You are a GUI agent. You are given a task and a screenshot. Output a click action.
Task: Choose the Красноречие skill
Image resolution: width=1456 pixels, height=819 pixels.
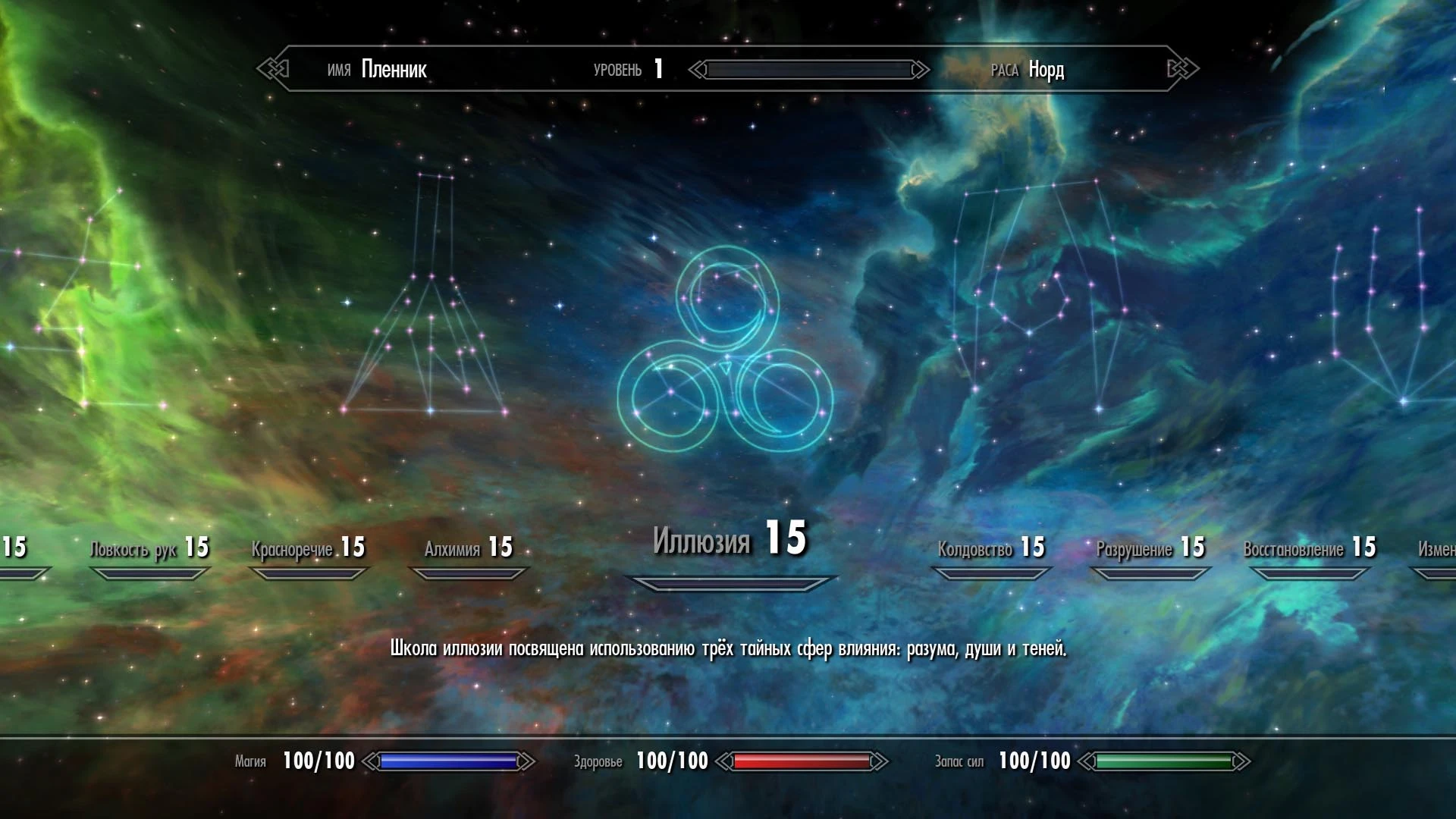click(x=308, y=548)
